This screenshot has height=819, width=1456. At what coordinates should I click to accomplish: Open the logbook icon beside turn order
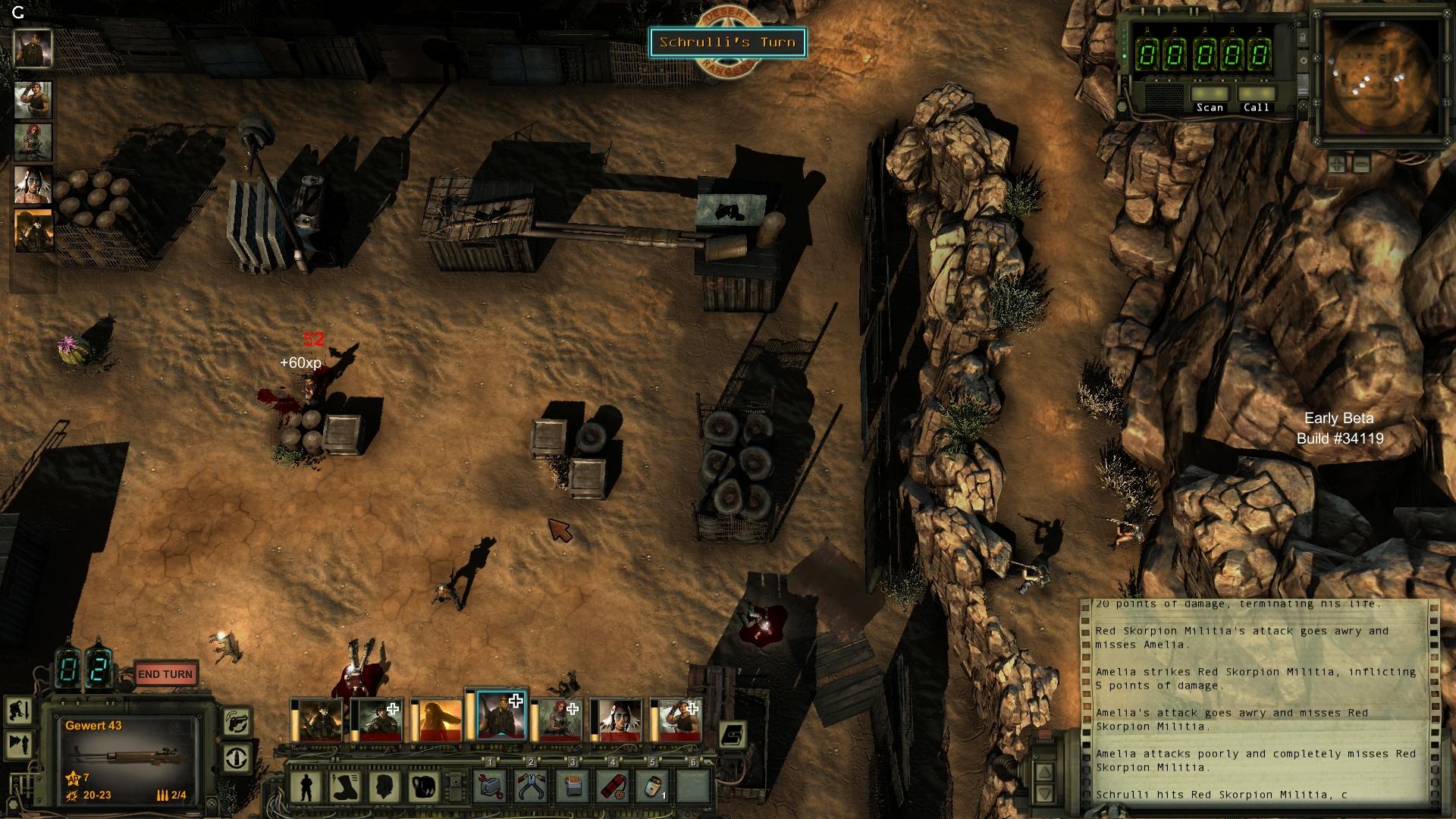733,734
